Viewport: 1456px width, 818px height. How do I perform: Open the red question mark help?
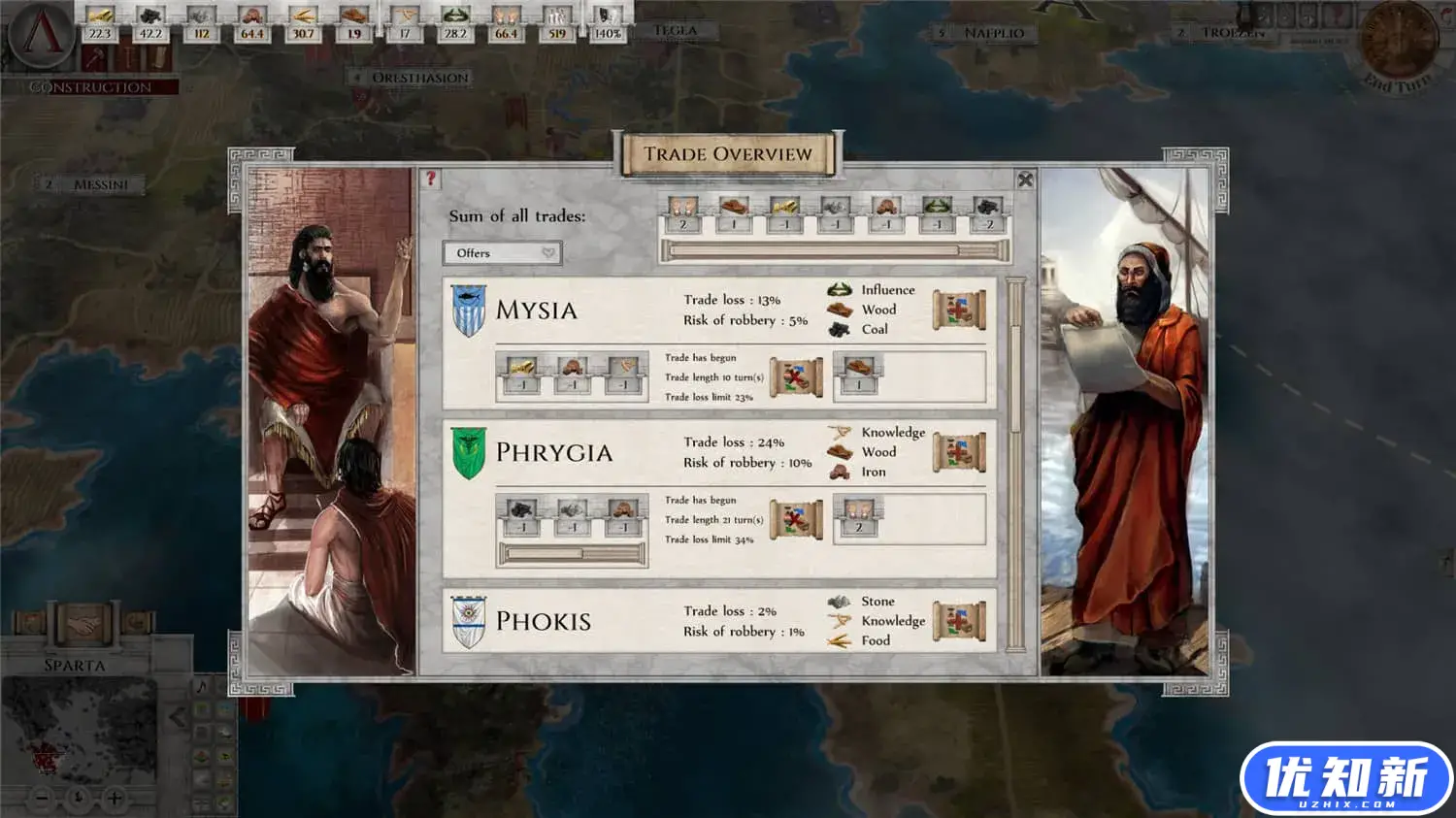(x=431, y=179)
